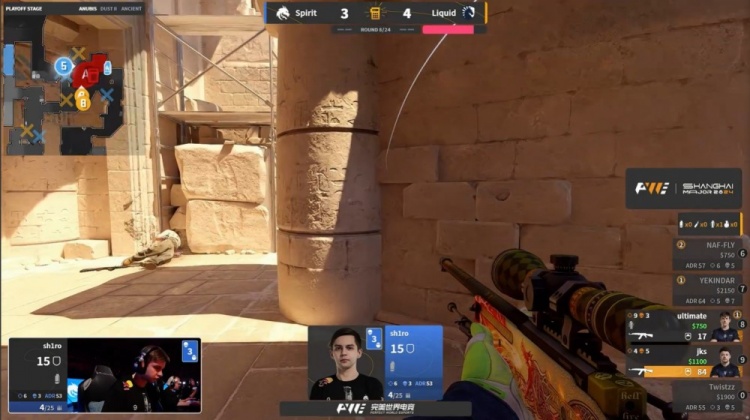Screen dimensions: 750x420
Task: Click the Perfect World Esports logo banner
Action: [x=375, y=408]
